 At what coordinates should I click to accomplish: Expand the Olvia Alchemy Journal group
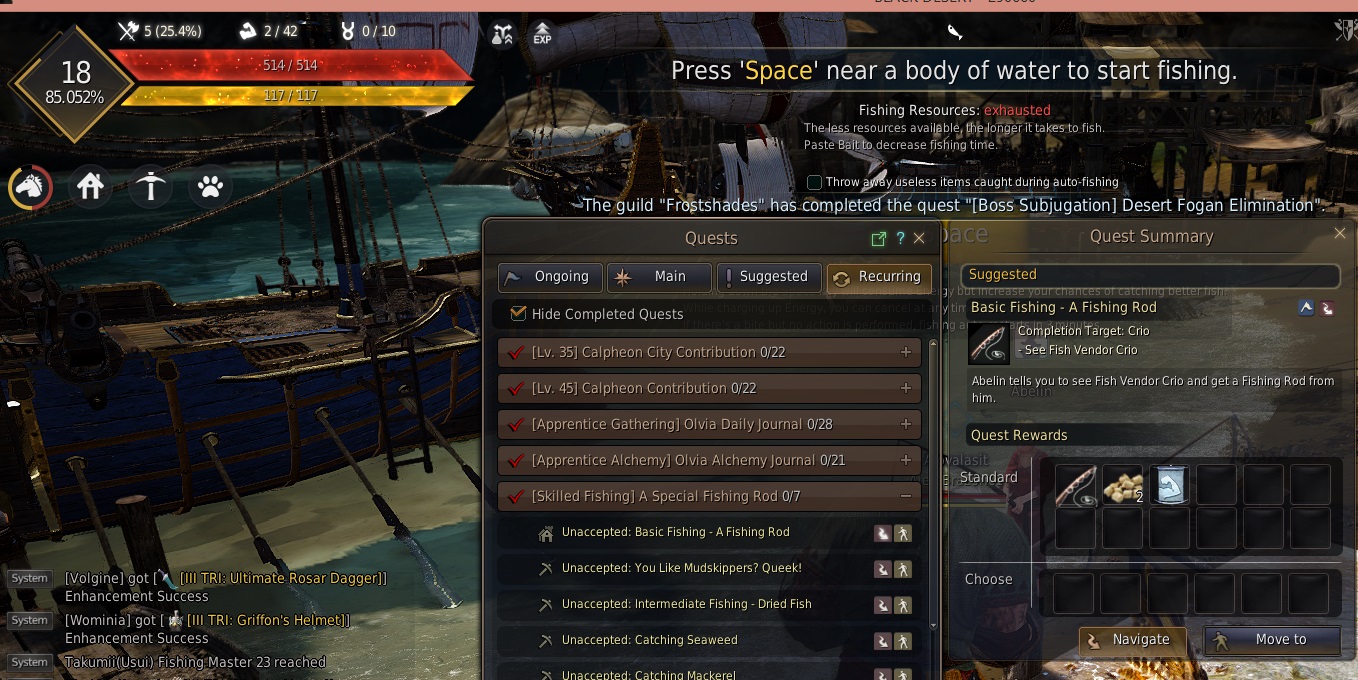point(905,460)
